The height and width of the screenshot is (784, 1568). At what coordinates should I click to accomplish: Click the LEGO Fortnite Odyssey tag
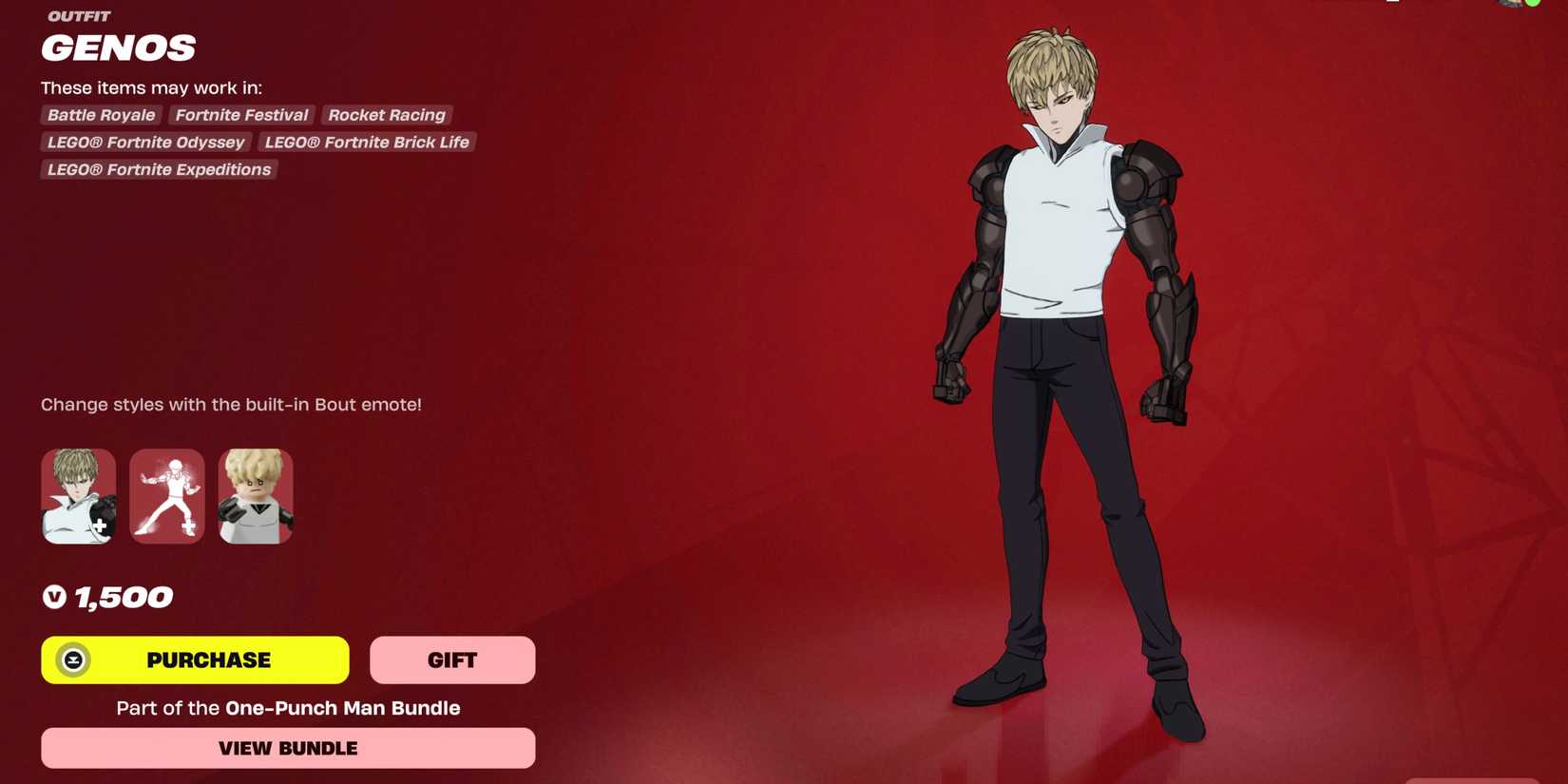coord(145,143)
